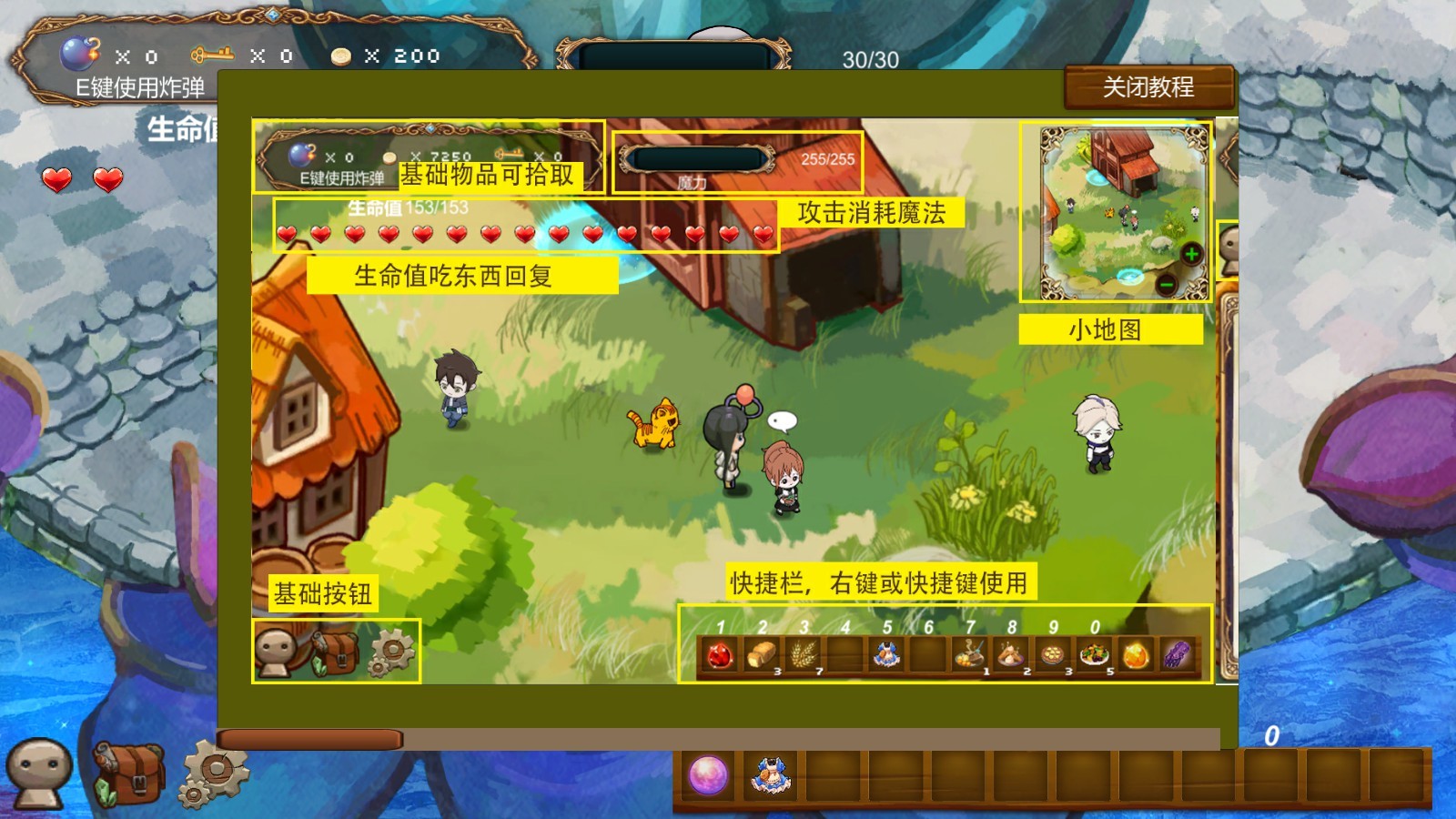
Task: Select the bread item in hotbar slot 2
Action: pyautogui.click(x=763, y=653)
